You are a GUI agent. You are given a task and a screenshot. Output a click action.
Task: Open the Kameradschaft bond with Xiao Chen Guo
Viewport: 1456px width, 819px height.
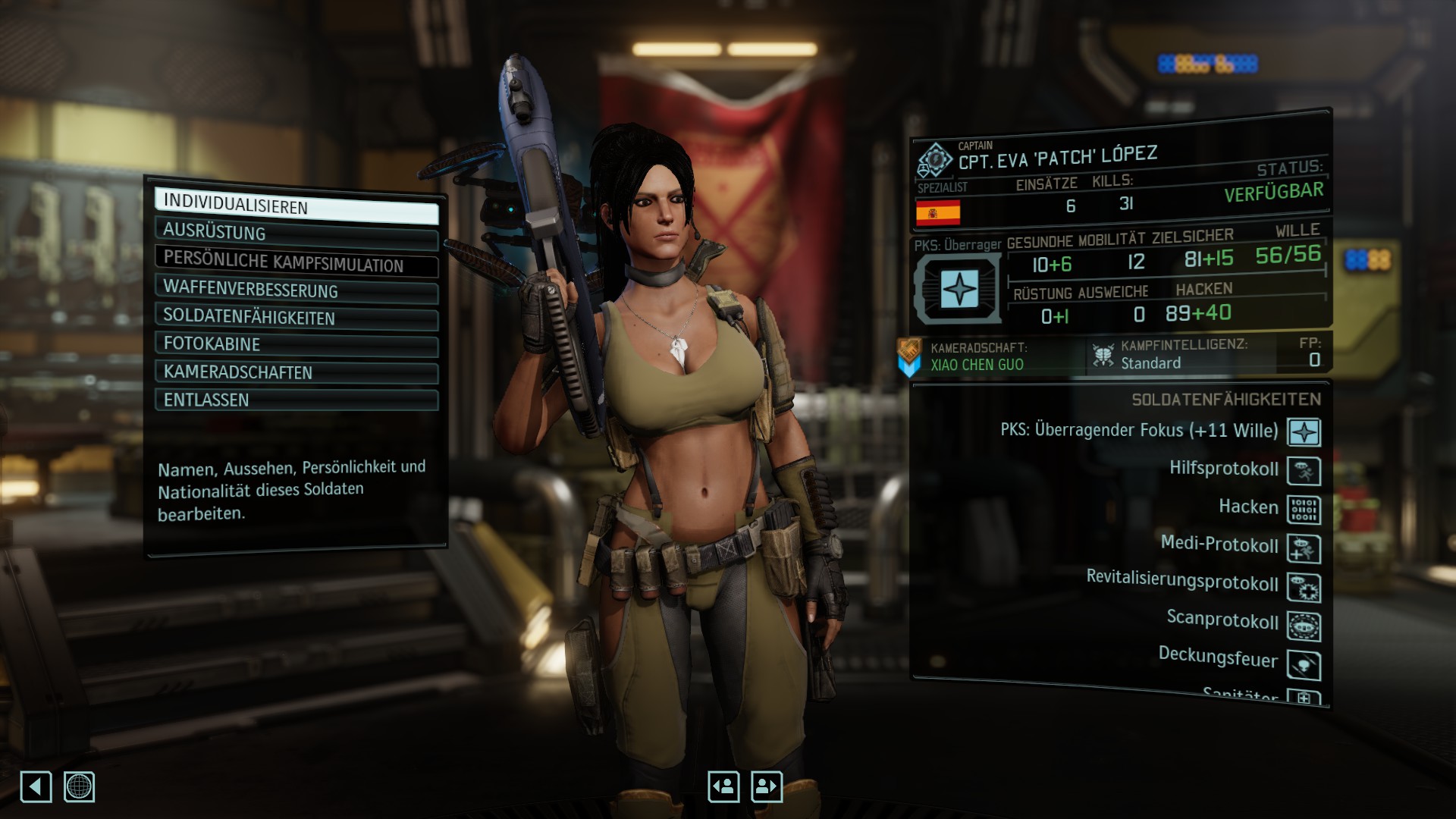point(977,356)
